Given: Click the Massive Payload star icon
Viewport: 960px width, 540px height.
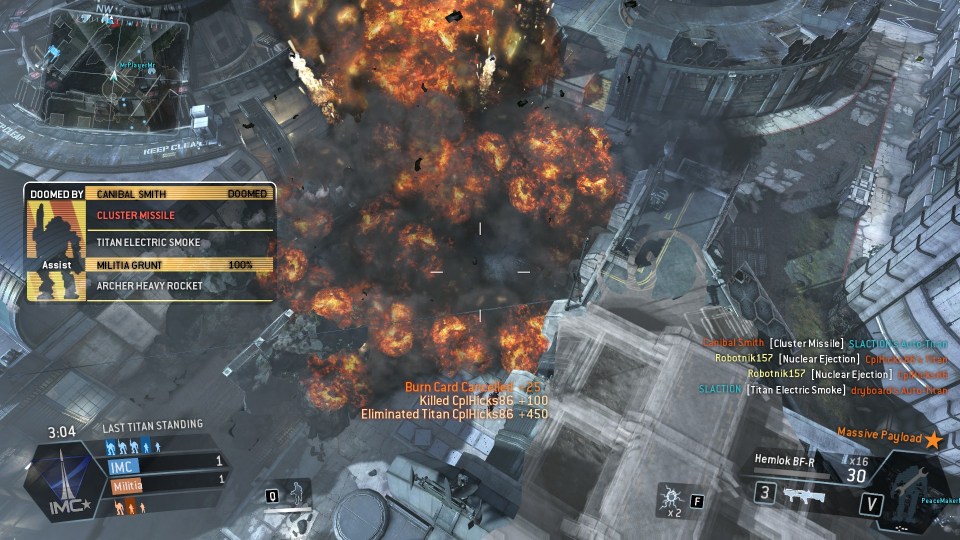Looking at the screenshot, I should tap(933, 439).
